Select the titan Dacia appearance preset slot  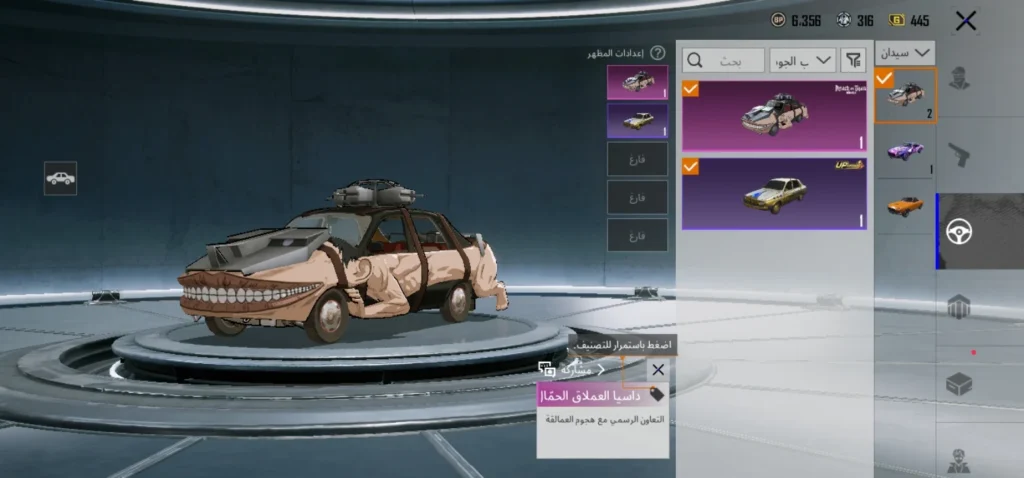[637, 82]
